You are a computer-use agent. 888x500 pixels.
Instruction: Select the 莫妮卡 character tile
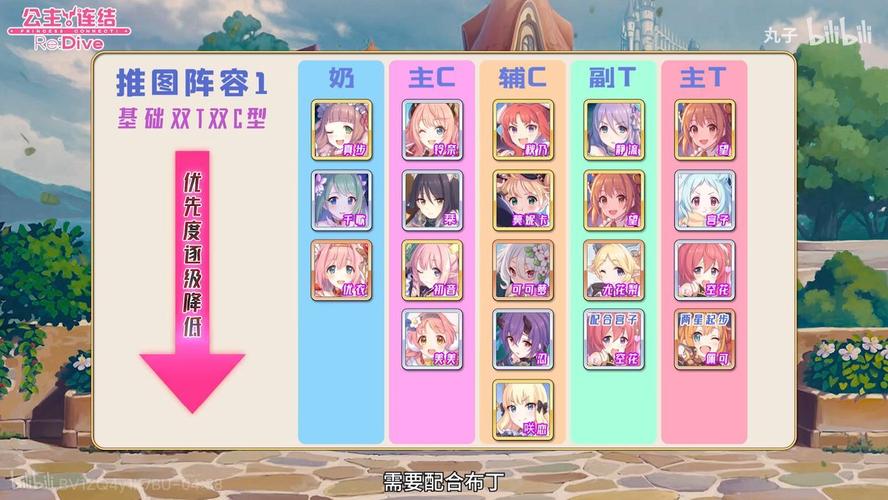[523, 200]
